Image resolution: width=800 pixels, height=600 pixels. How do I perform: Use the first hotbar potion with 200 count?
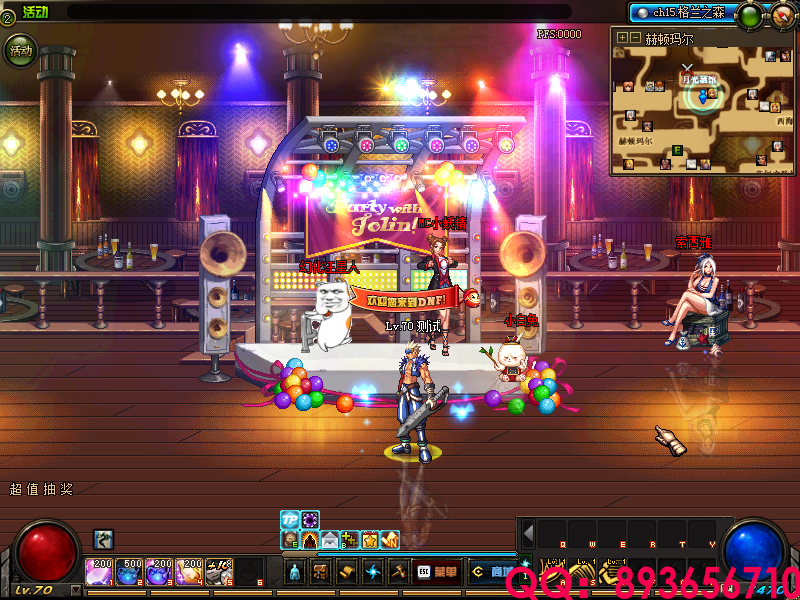coord(100,572)
